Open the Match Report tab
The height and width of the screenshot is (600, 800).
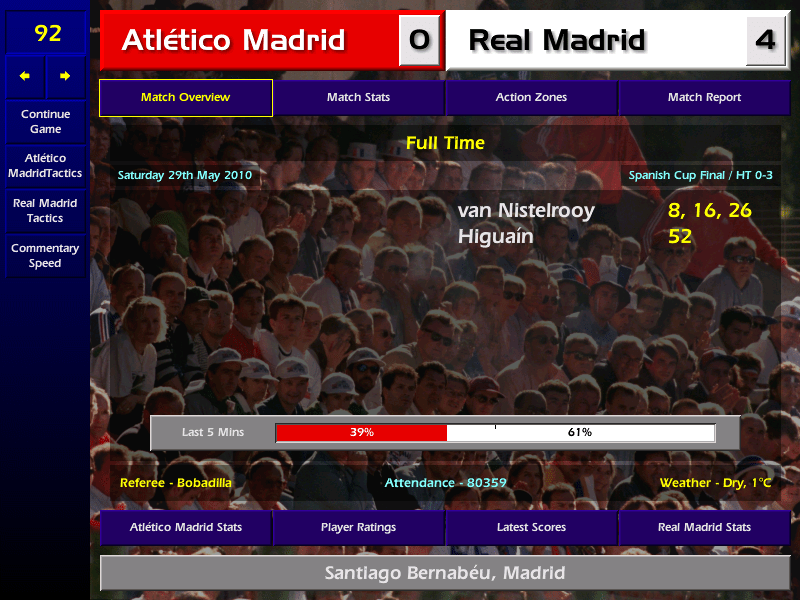[x=704, y=98]
